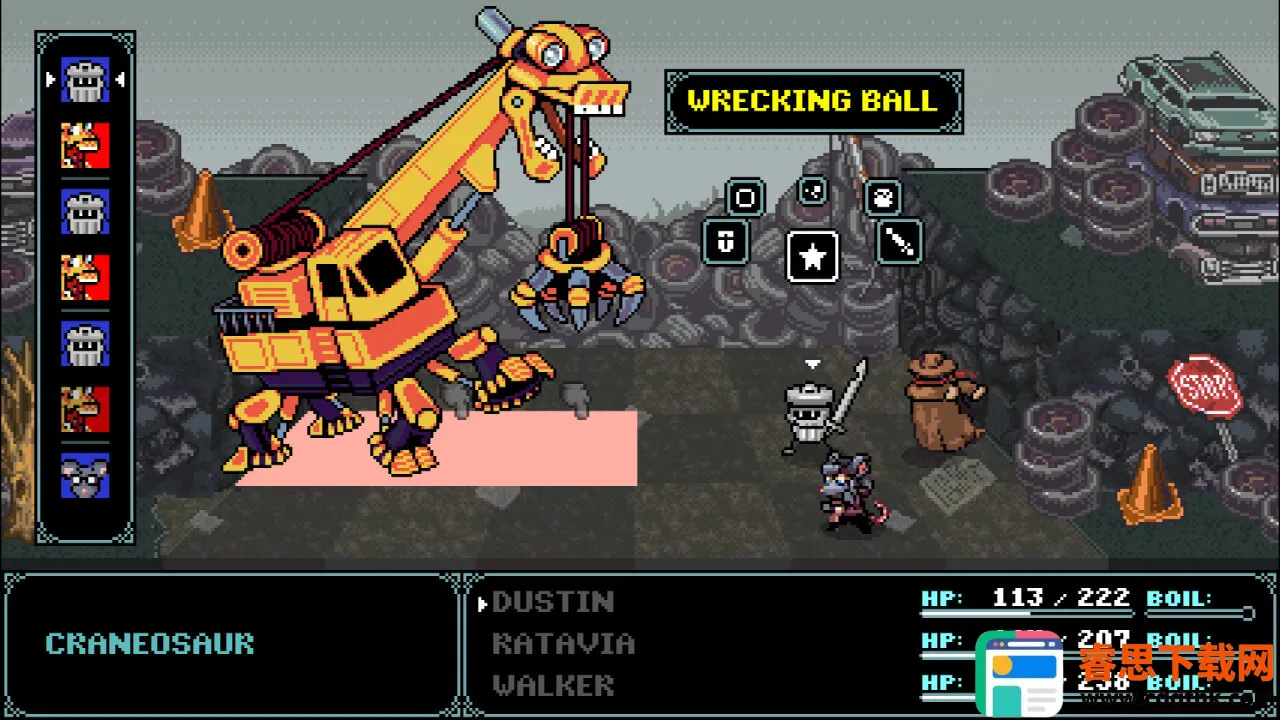Choose Ratavia in the party list
1280x720 pixels.
[x=563, y=643]
